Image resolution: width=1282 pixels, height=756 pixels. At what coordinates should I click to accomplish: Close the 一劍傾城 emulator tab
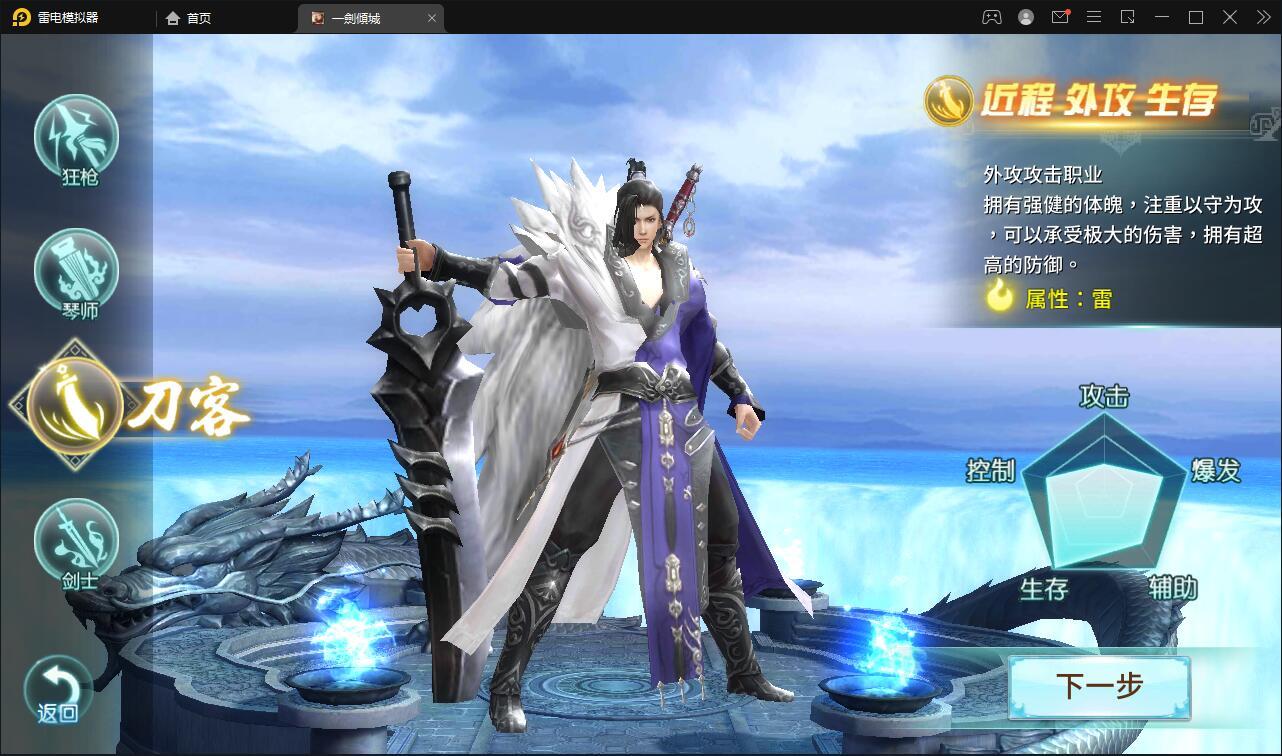[432, 18]
